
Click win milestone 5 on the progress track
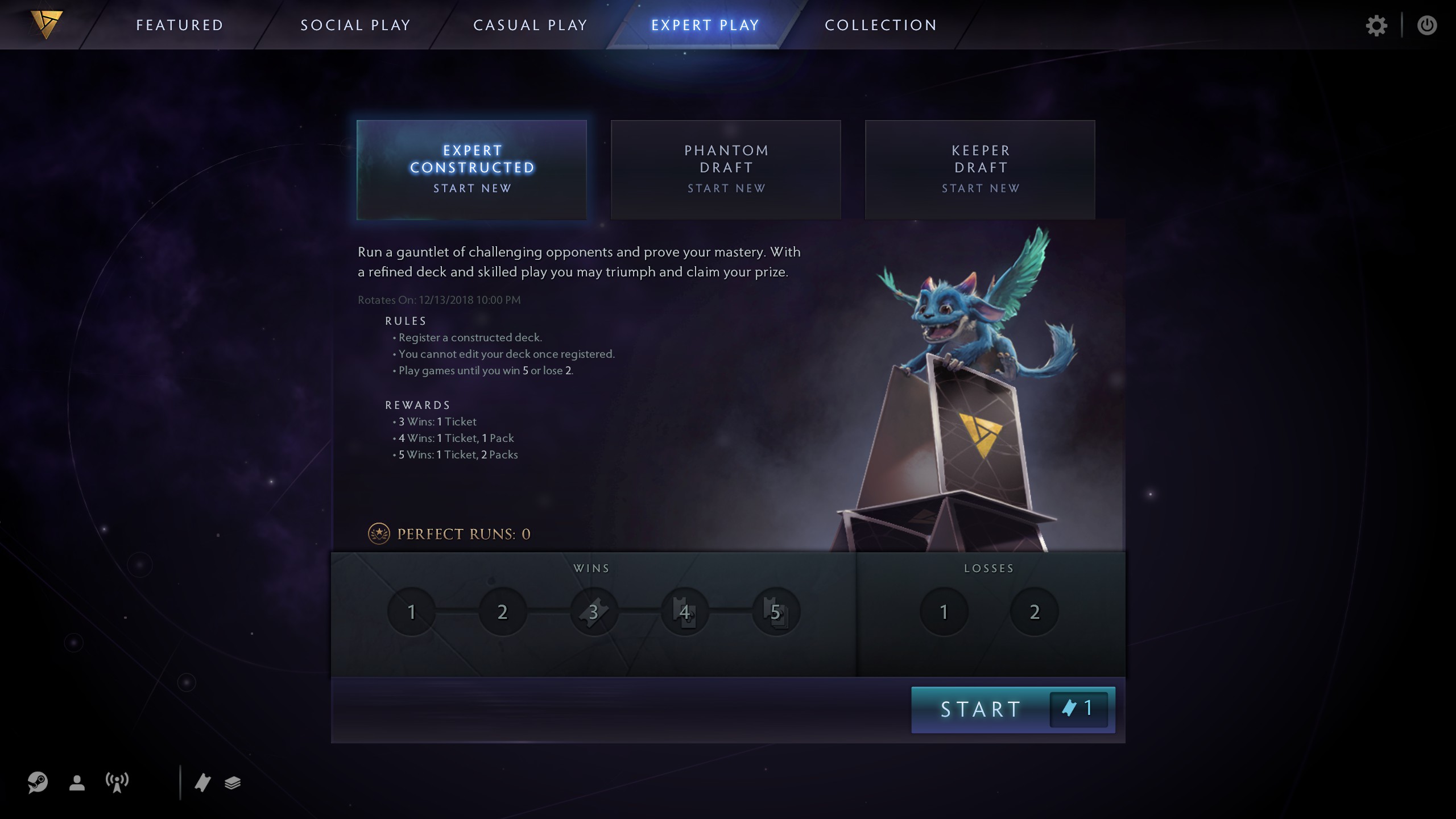(776, 611)
